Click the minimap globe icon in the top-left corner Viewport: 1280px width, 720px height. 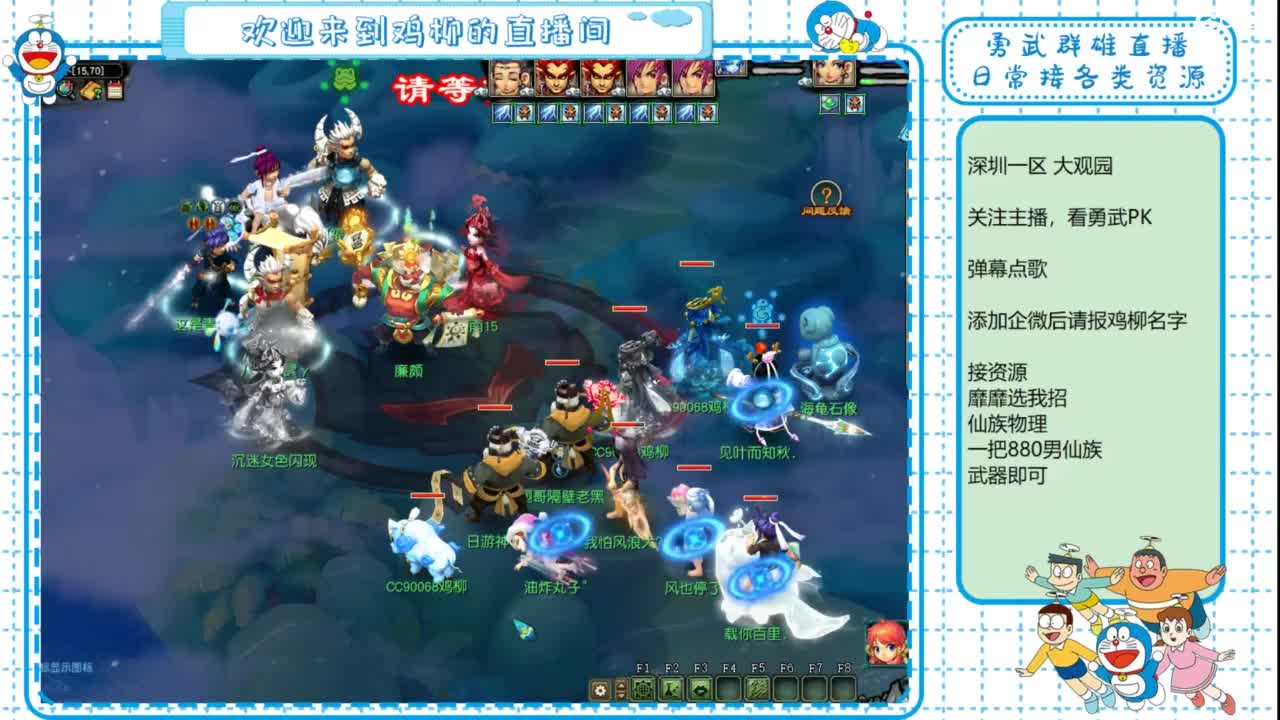click(66, 89)
